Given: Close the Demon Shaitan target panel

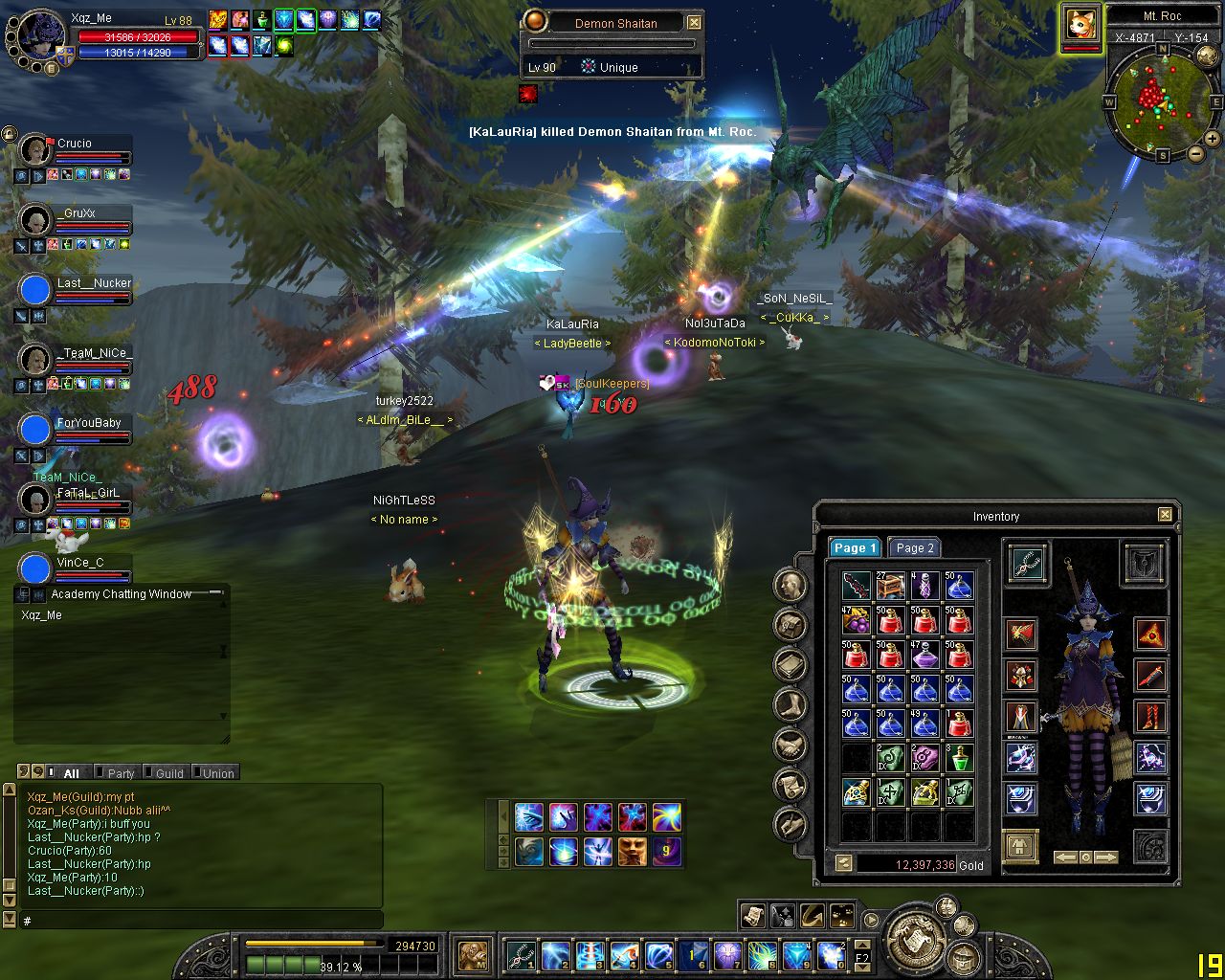Looking at the screenshot, I should click(694, 23).
